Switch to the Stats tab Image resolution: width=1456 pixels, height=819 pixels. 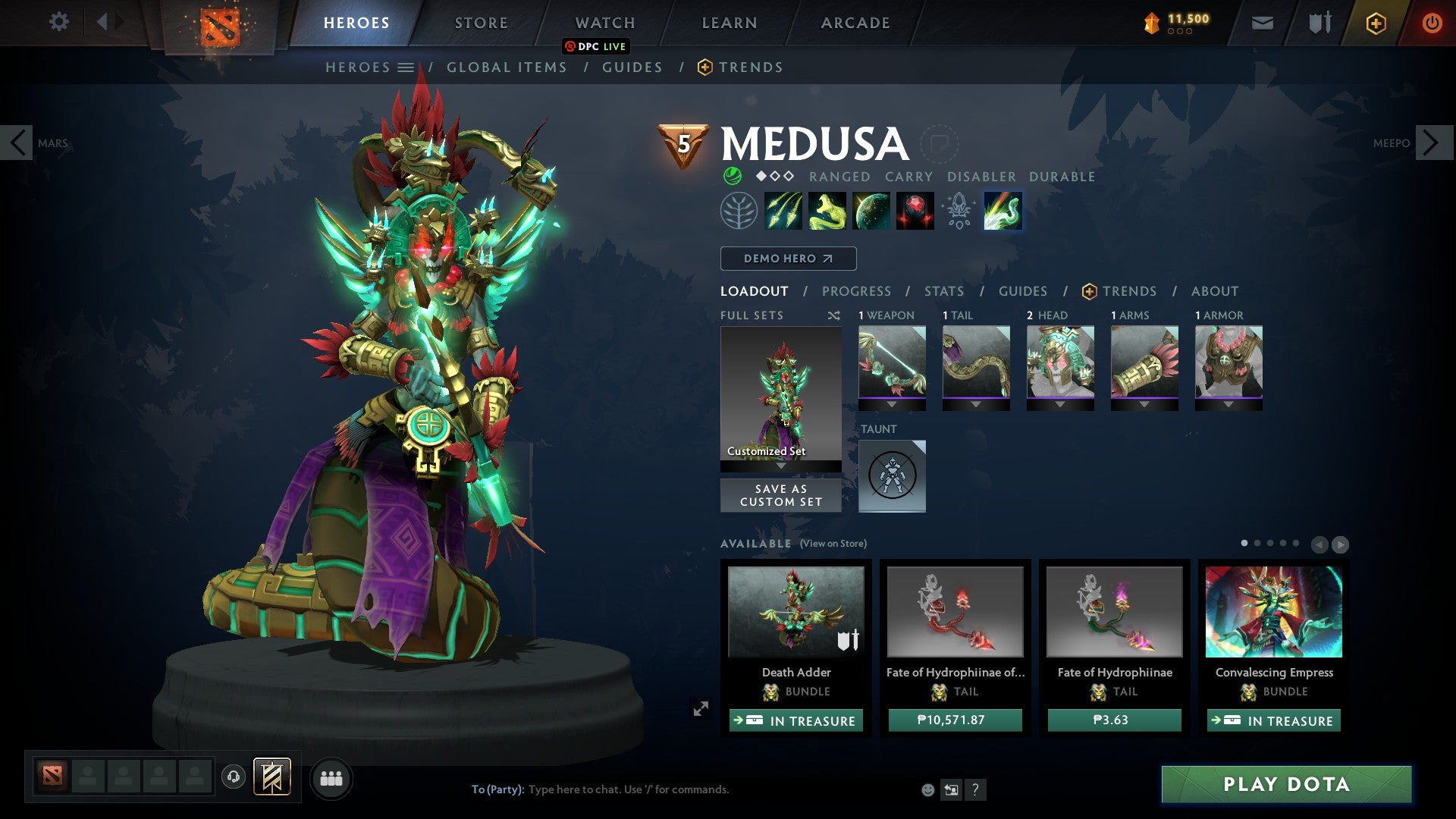pyautogui.click(x=944, y=290)
